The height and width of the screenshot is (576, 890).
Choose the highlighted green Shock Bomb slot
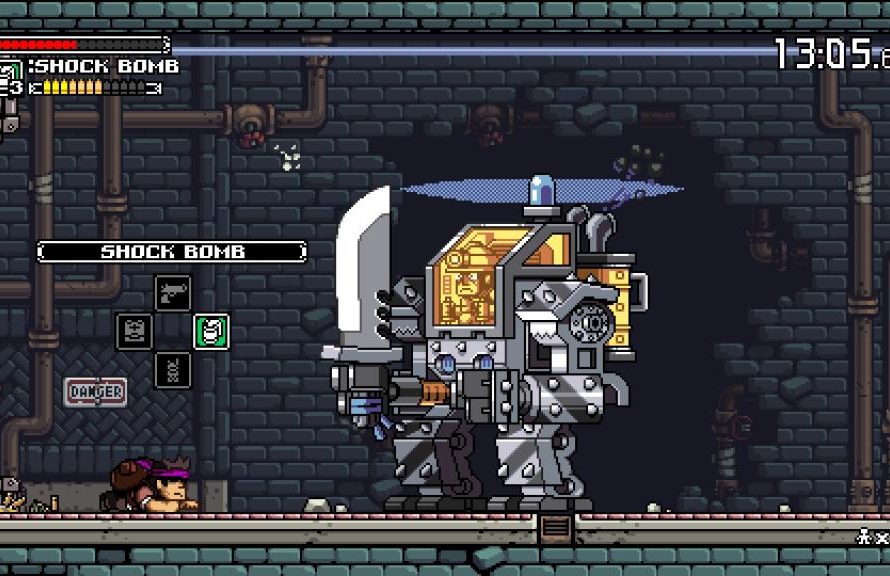point(211,331)
